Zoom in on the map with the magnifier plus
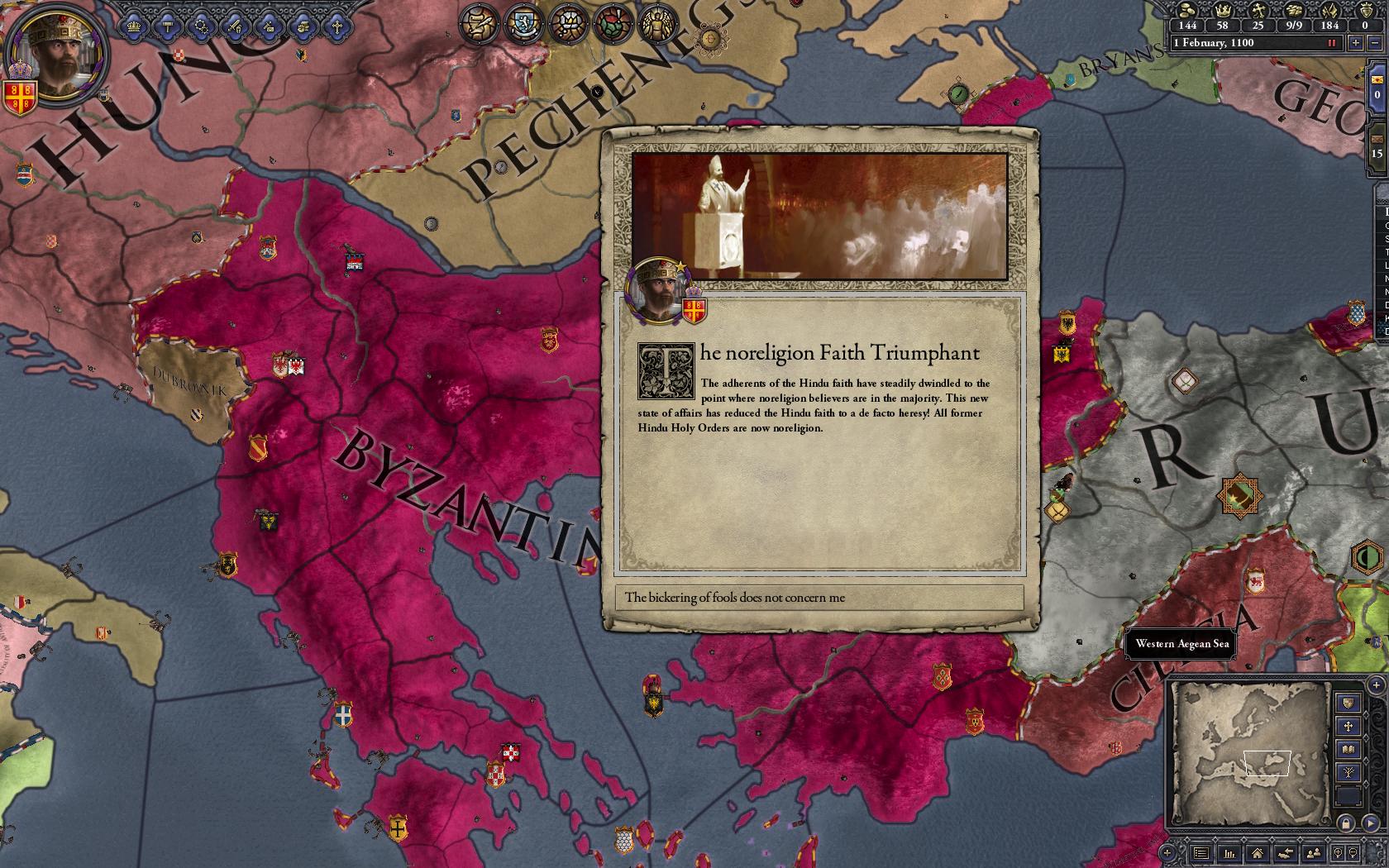 pyautogui.click(x=1339, y=853)
